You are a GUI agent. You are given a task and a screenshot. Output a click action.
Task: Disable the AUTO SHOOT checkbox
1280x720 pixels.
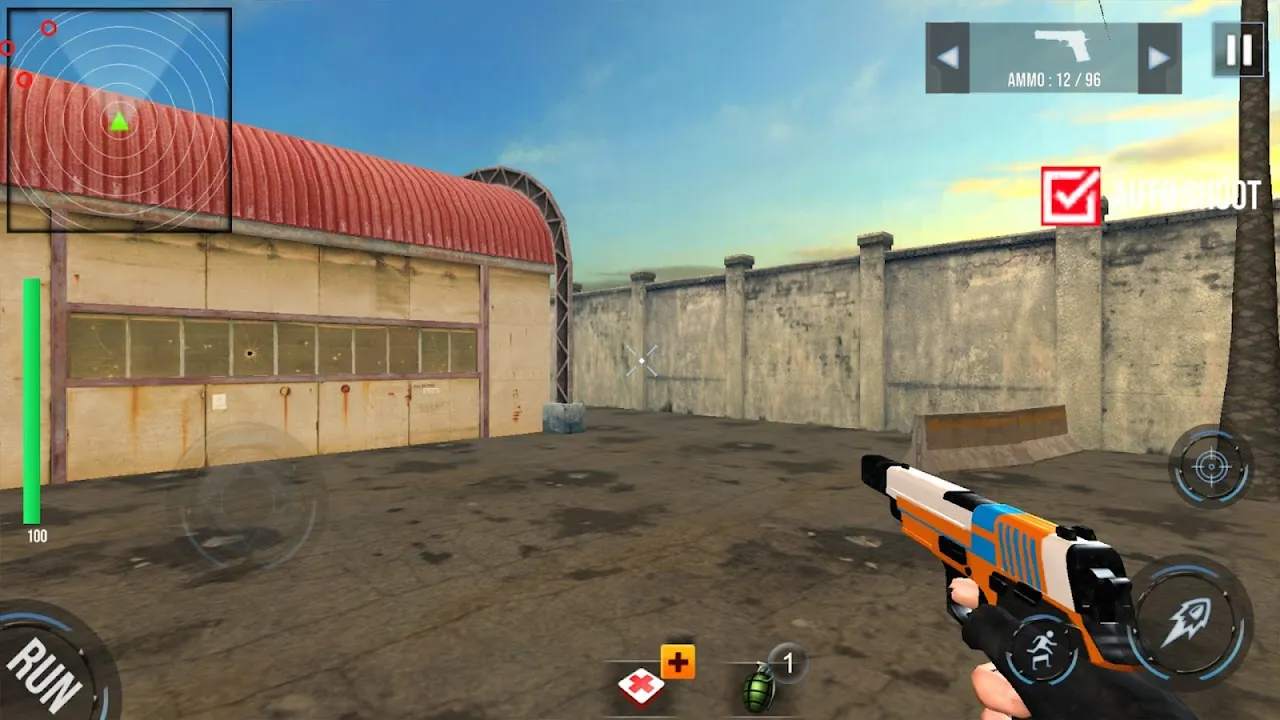[1070, 194]
